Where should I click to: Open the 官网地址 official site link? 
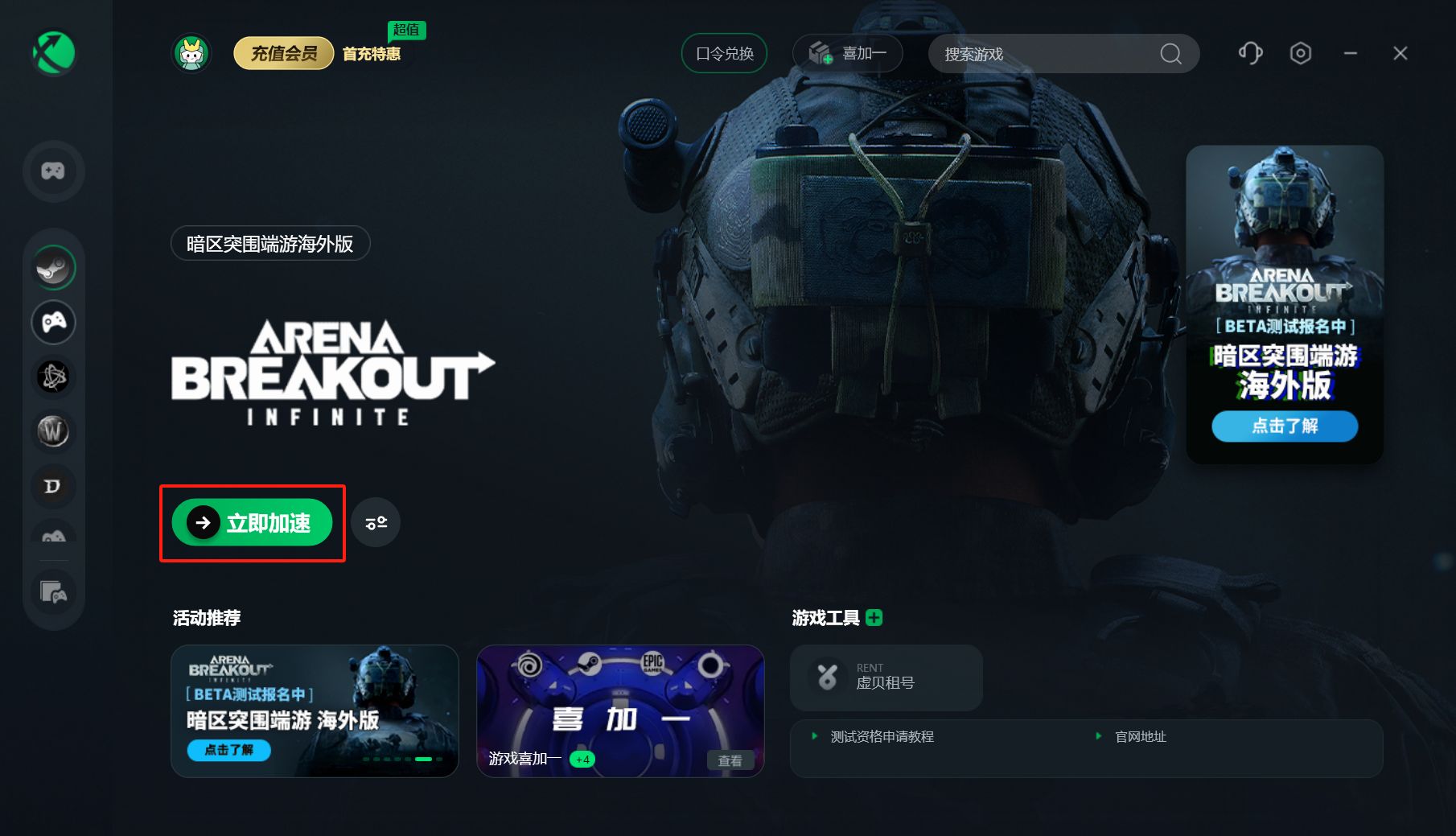pos(1140,737)
